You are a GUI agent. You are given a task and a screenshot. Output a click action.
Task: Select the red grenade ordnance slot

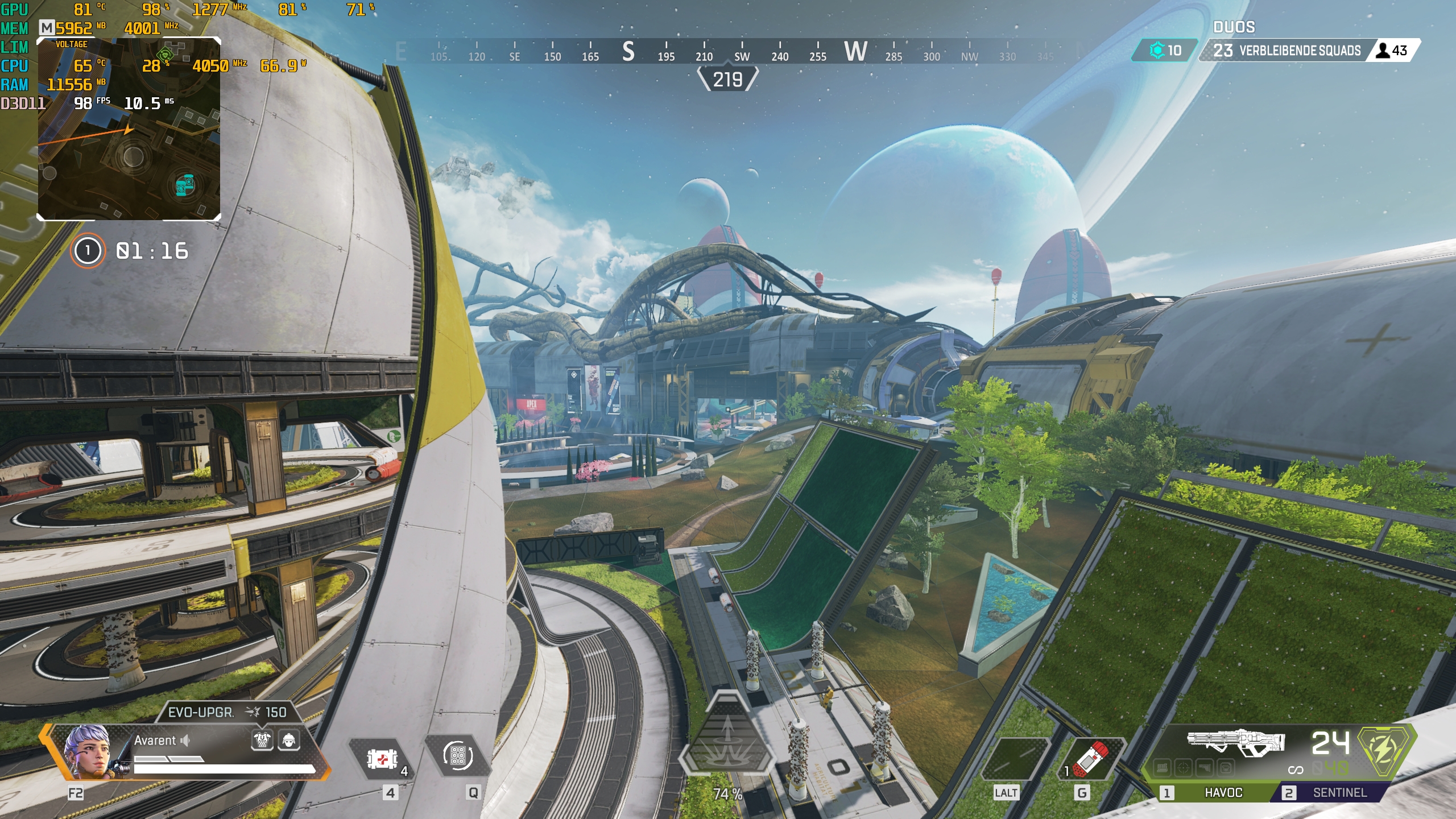(x=1091, y=758)
